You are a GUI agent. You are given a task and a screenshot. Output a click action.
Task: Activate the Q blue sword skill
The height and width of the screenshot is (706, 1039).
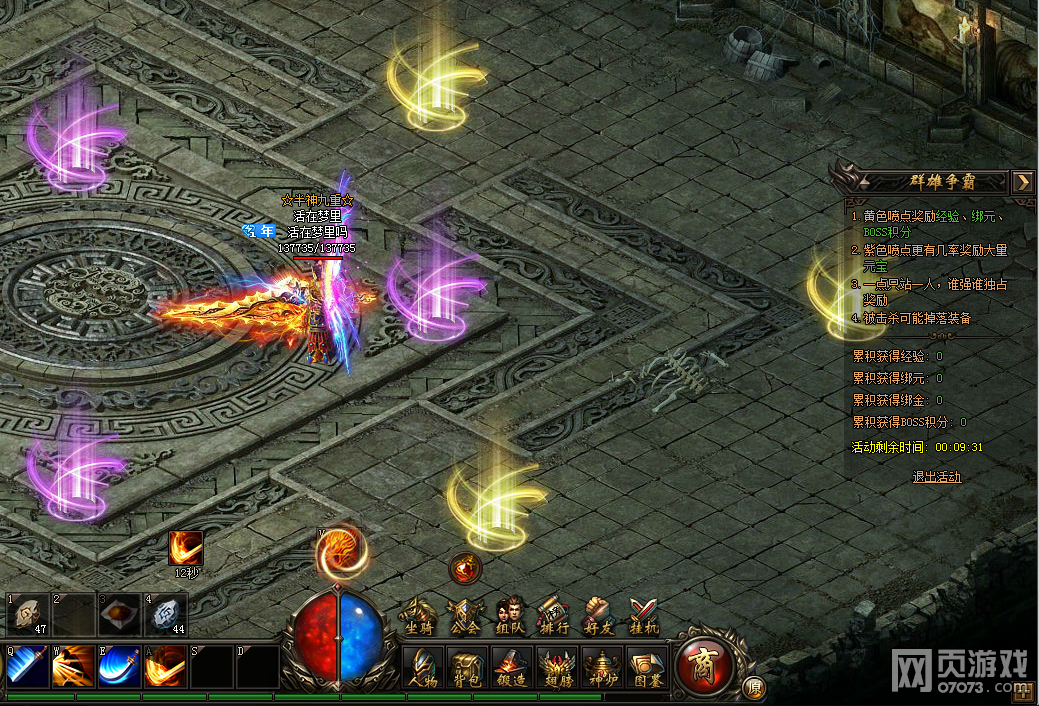[27, 665]
